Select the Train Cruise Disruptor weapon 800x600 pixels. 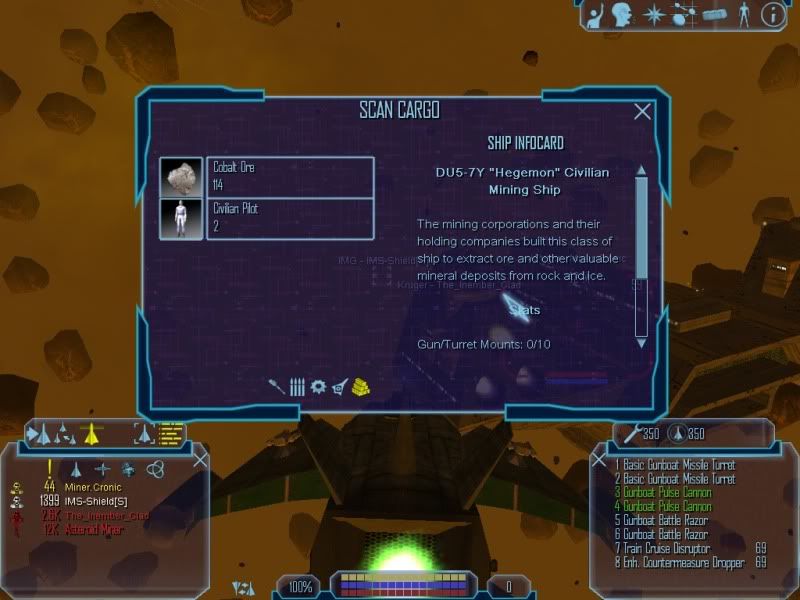click(x=661, y=549)
